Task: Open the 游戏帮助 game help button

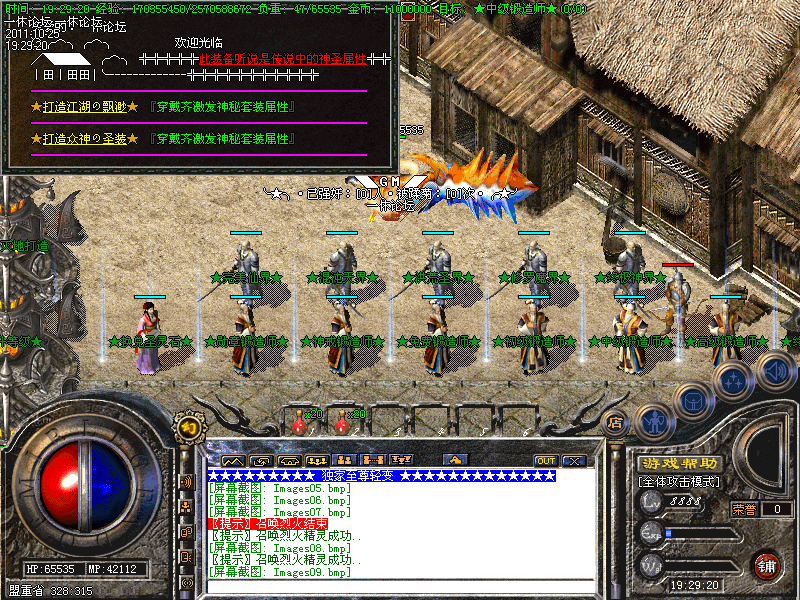Action: pyautogui.click(x=680, y=464)
